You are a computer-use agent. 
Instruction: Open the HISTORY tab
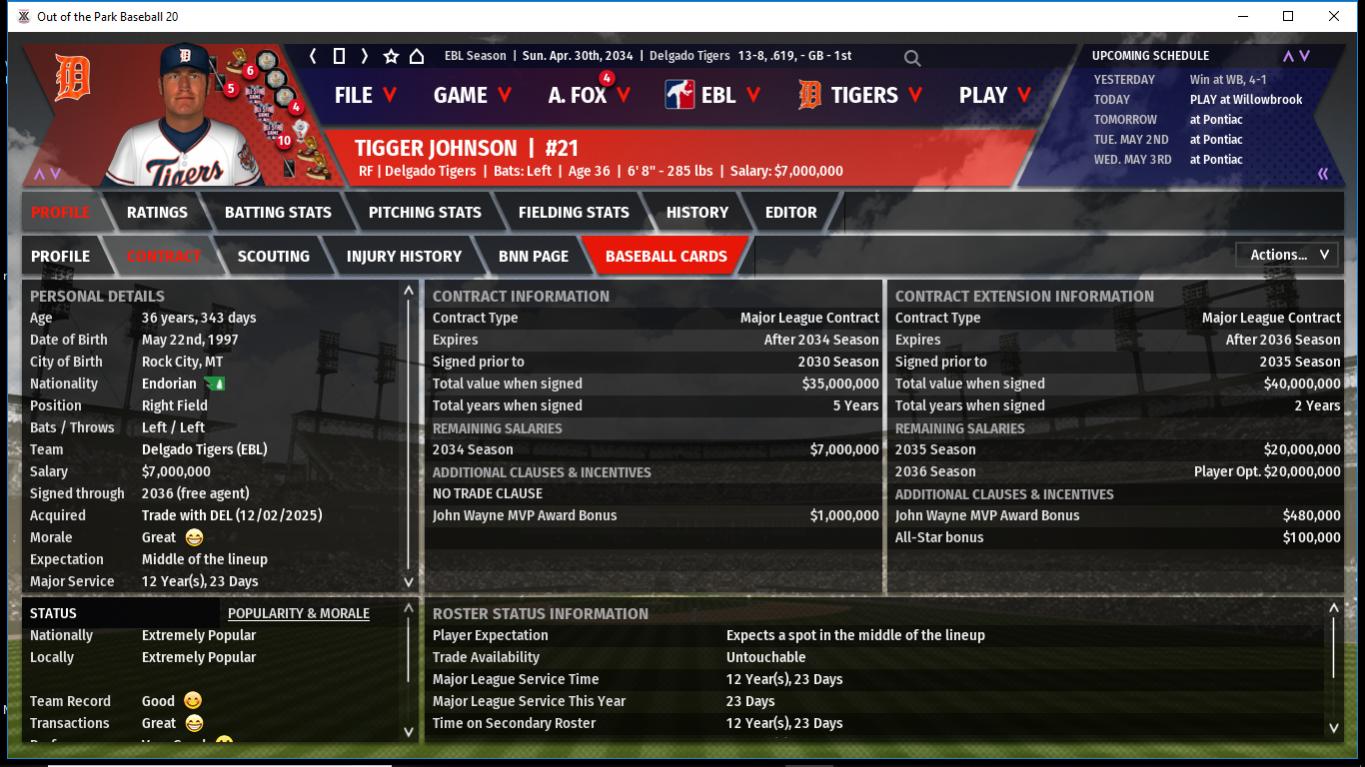pos(697,212)
